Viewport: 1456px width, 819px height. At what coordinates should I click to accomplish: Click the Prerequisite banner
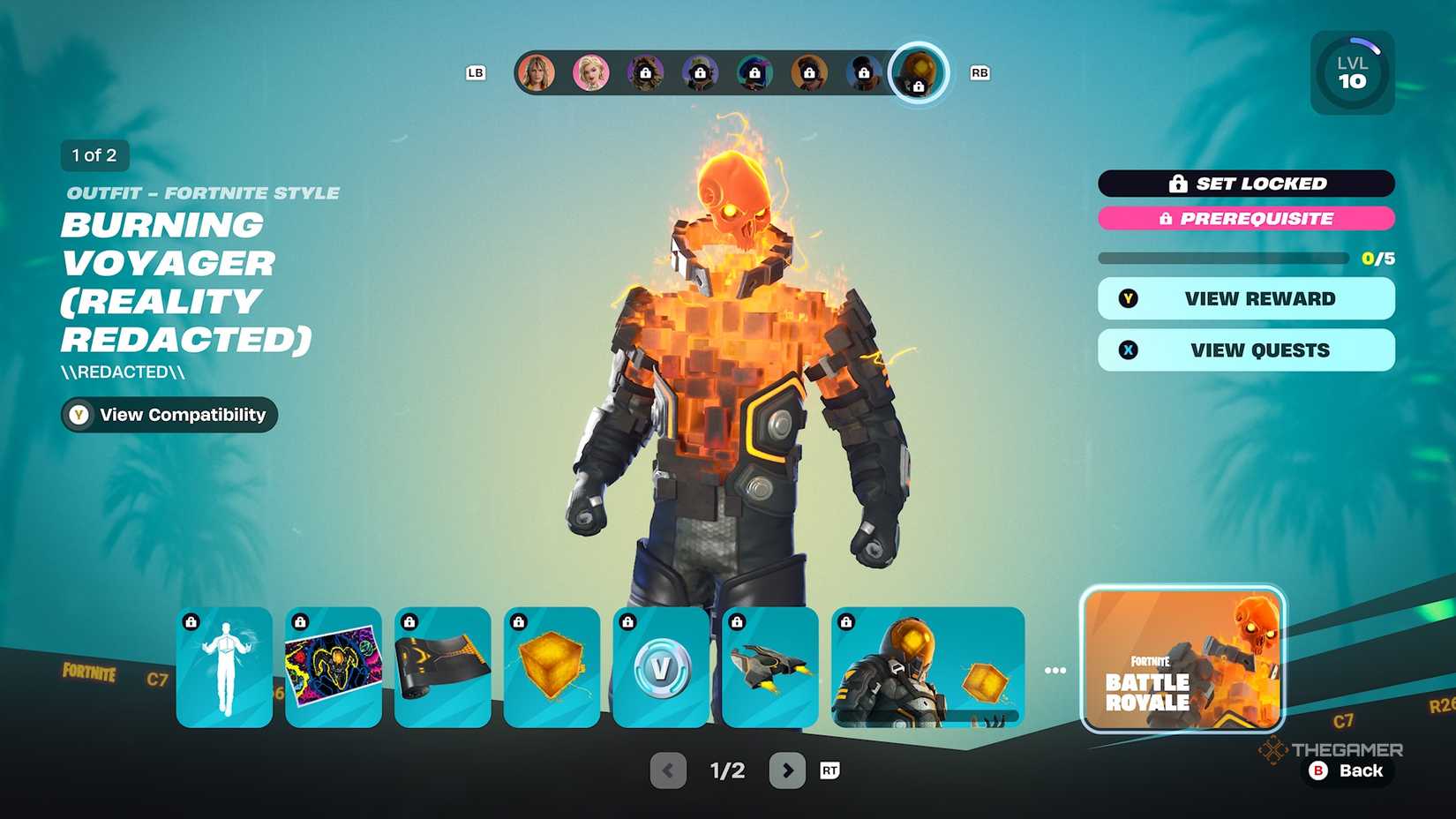point(1245,219)
